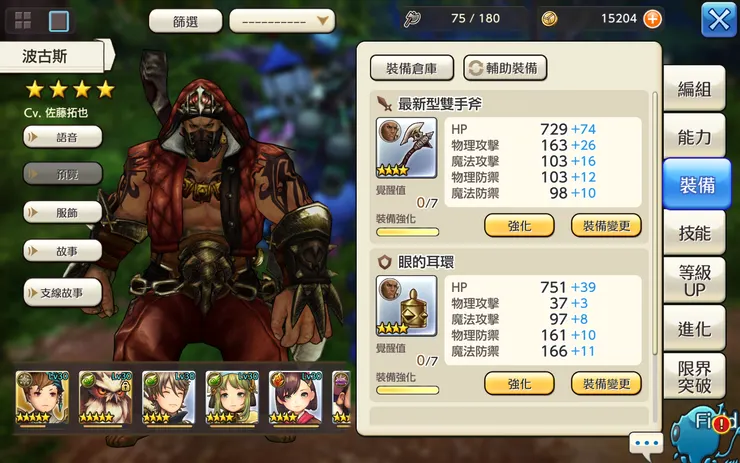Viewport: 740px width, 463px height.
Task: Open the chat bubble with three dots
Action: click(646, 442)
